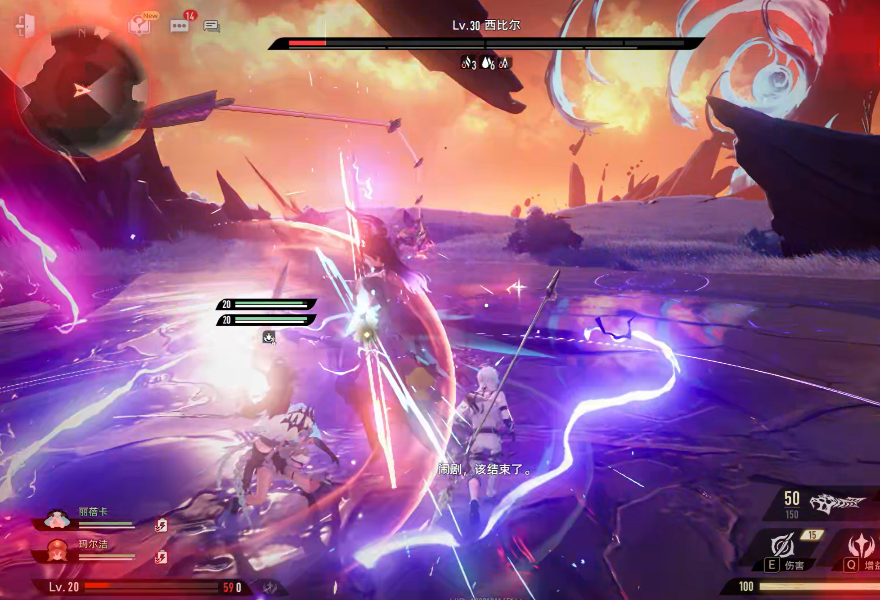Select teammate 丽蓓卡 portrait
The height and width of the screenshot is (600, 880).
(58, 521)
